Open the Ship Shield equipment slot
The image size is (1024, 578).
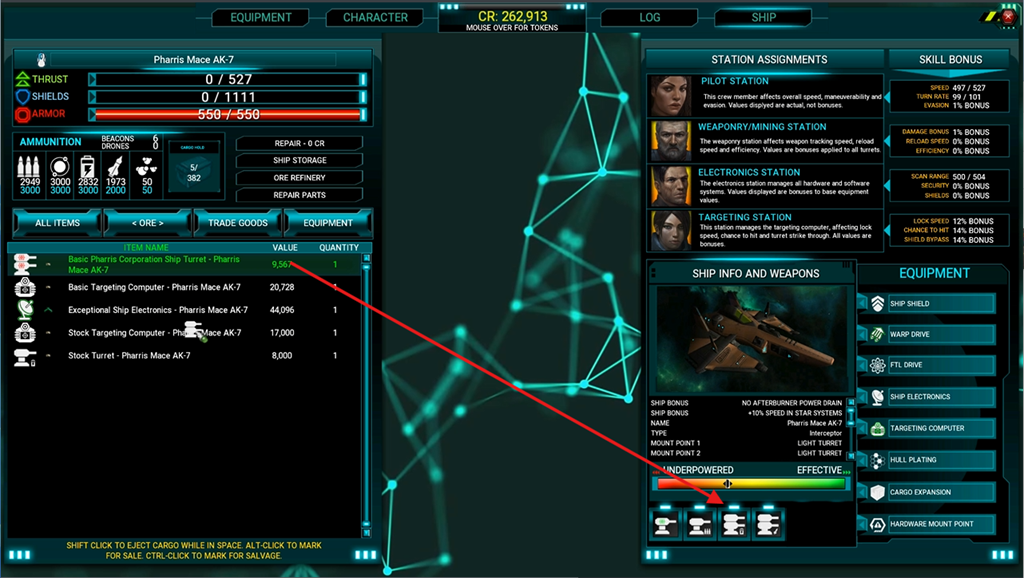930,304
